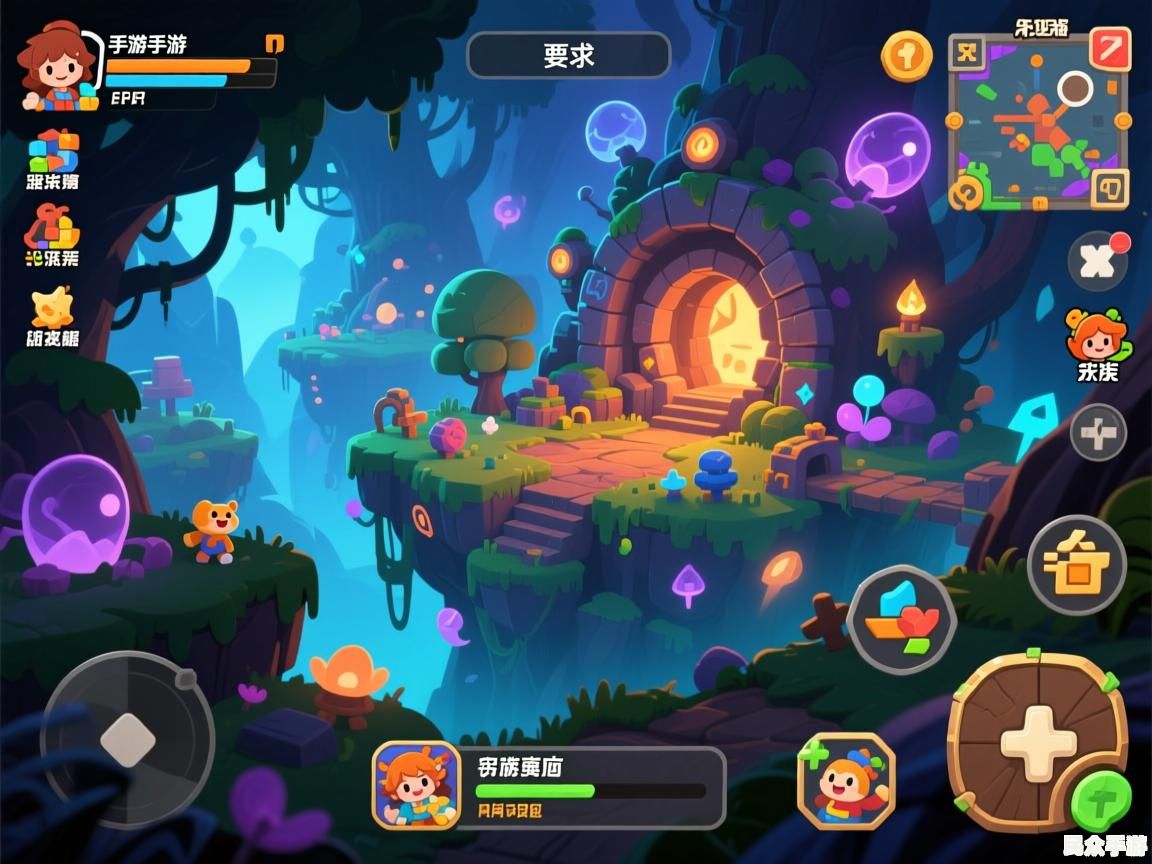Open the yellow chest button
The width and height of the screenshot is (1152, 864).
[1077, 564]
